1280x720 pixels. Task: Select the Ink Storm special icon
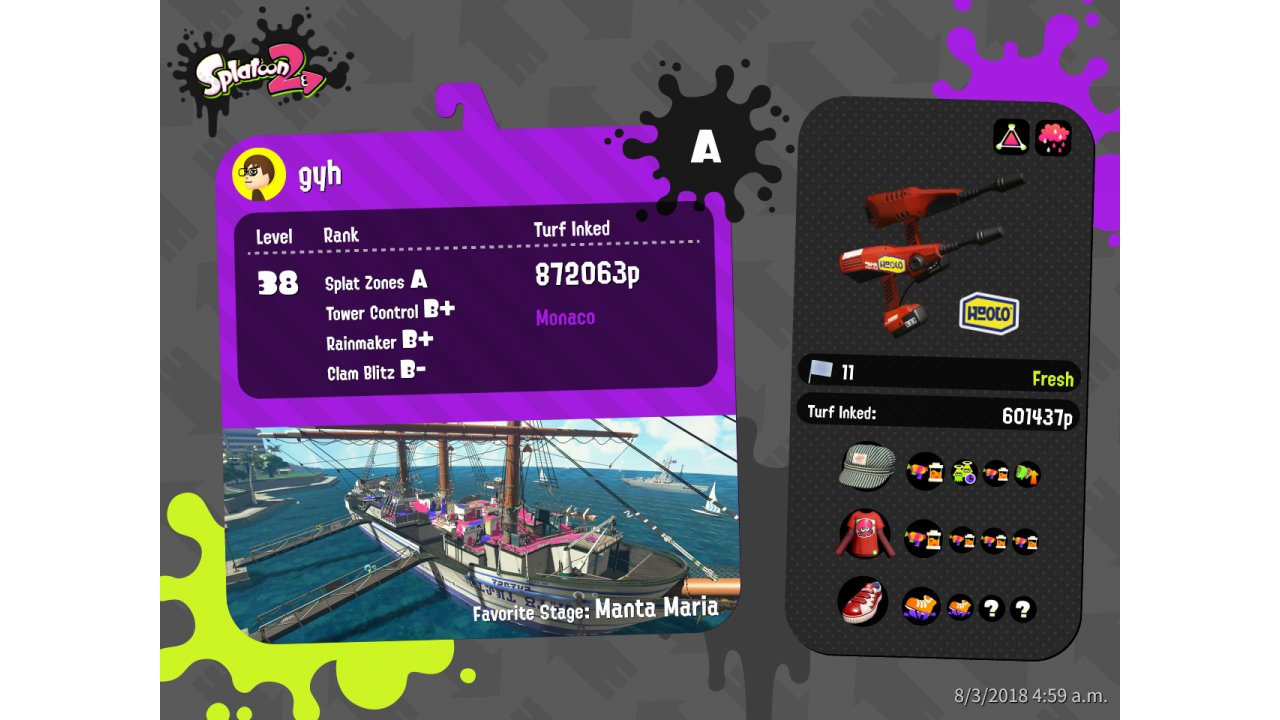(1053, 137)
